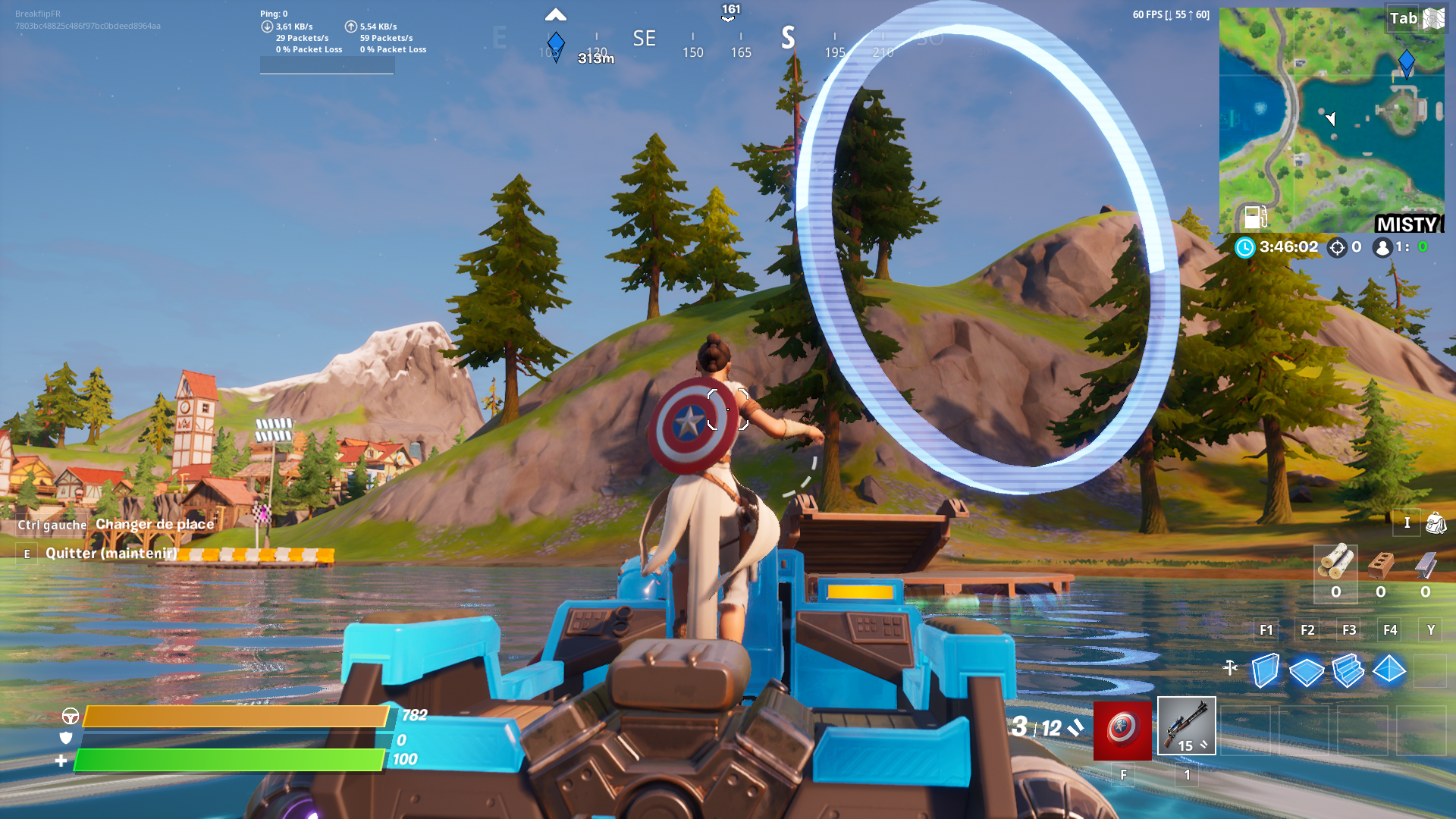Click the pickaxe tool icon
The width and height of the screenshot is (1456, 819).
[x=1230, y=667]
